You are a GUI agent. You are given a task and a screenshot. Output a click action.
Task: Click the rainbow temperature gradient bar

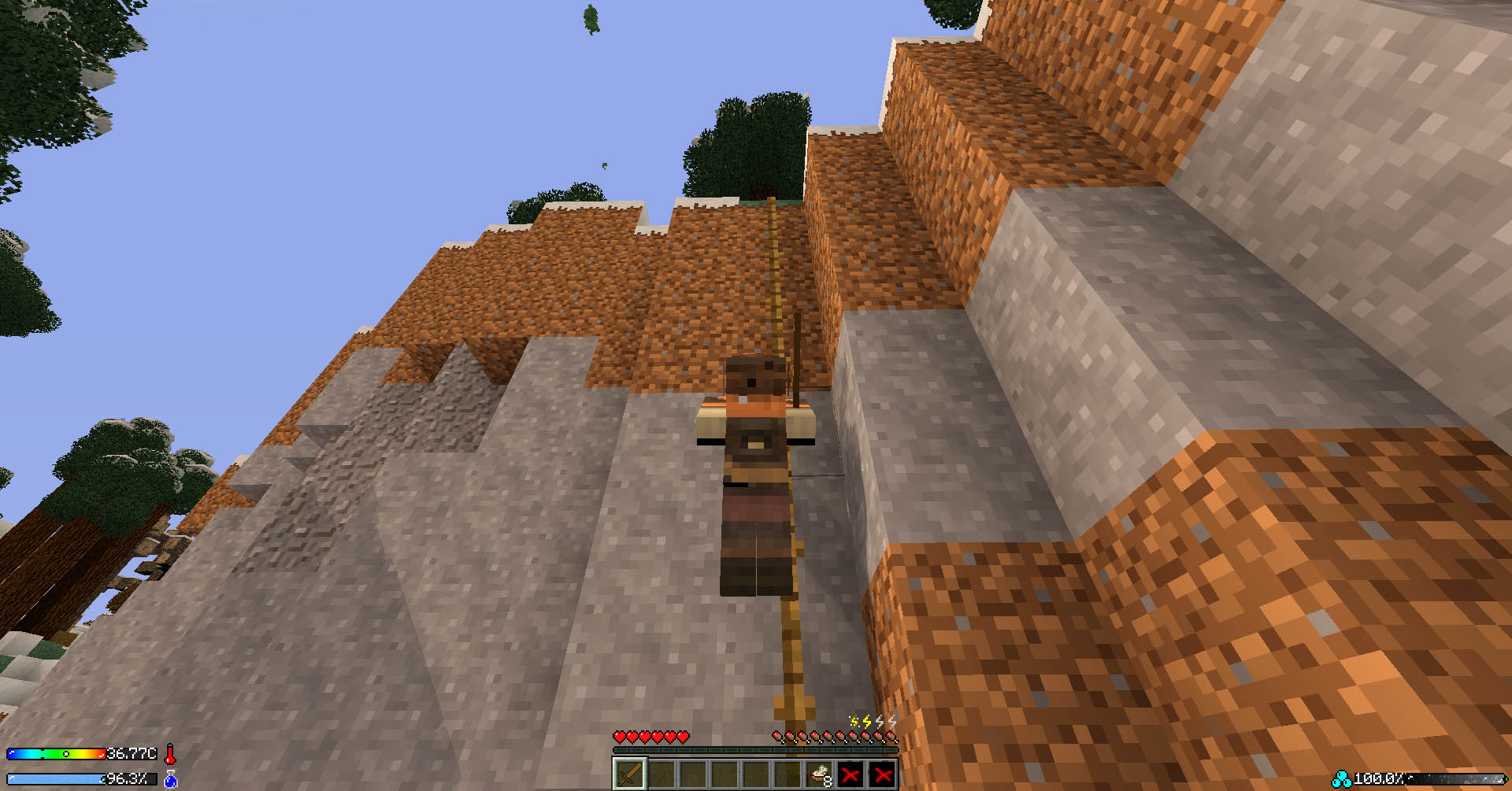pyautogui.click(x=55, y=754)
